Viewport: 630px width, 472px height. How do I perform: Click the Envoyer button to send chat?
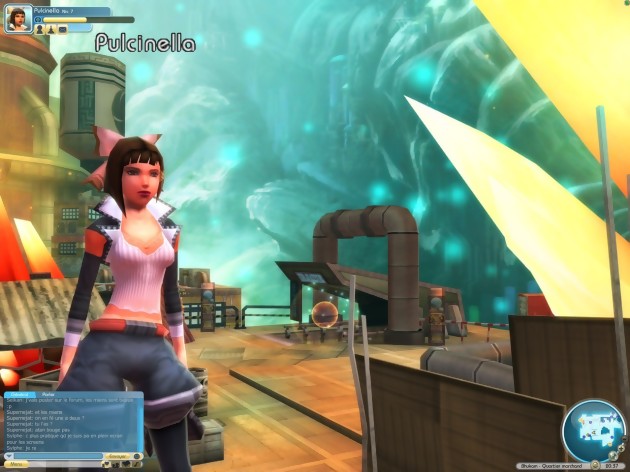(x=118, y=456)
